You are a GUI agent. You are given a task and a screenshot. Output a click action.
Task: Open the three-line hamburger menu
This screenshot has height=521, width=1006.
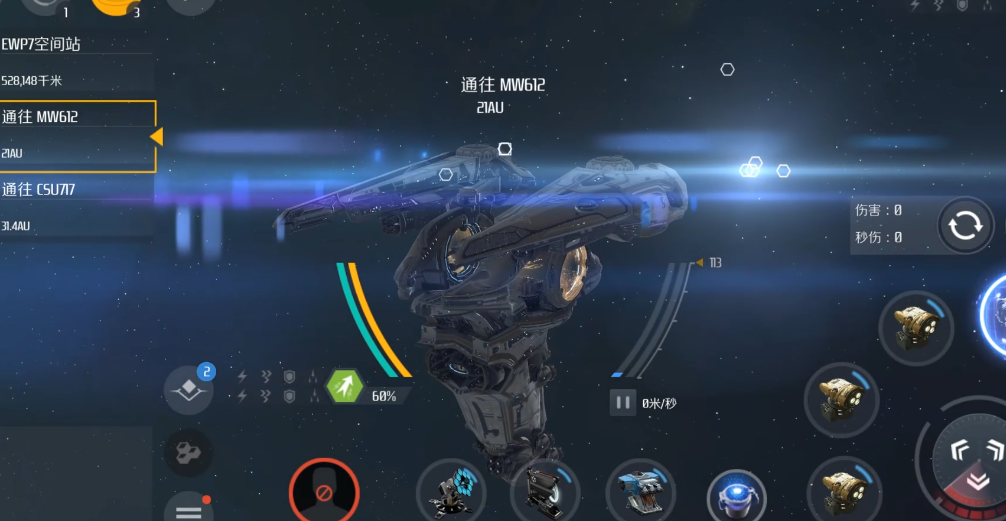coord(188,509)
